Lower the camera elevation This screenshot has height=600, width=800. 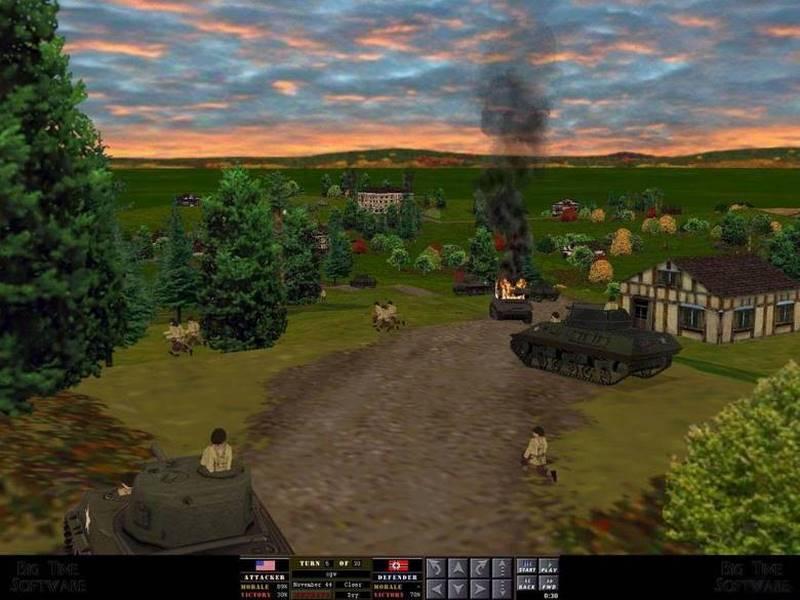pyautogui.click(x=502, y=589)
